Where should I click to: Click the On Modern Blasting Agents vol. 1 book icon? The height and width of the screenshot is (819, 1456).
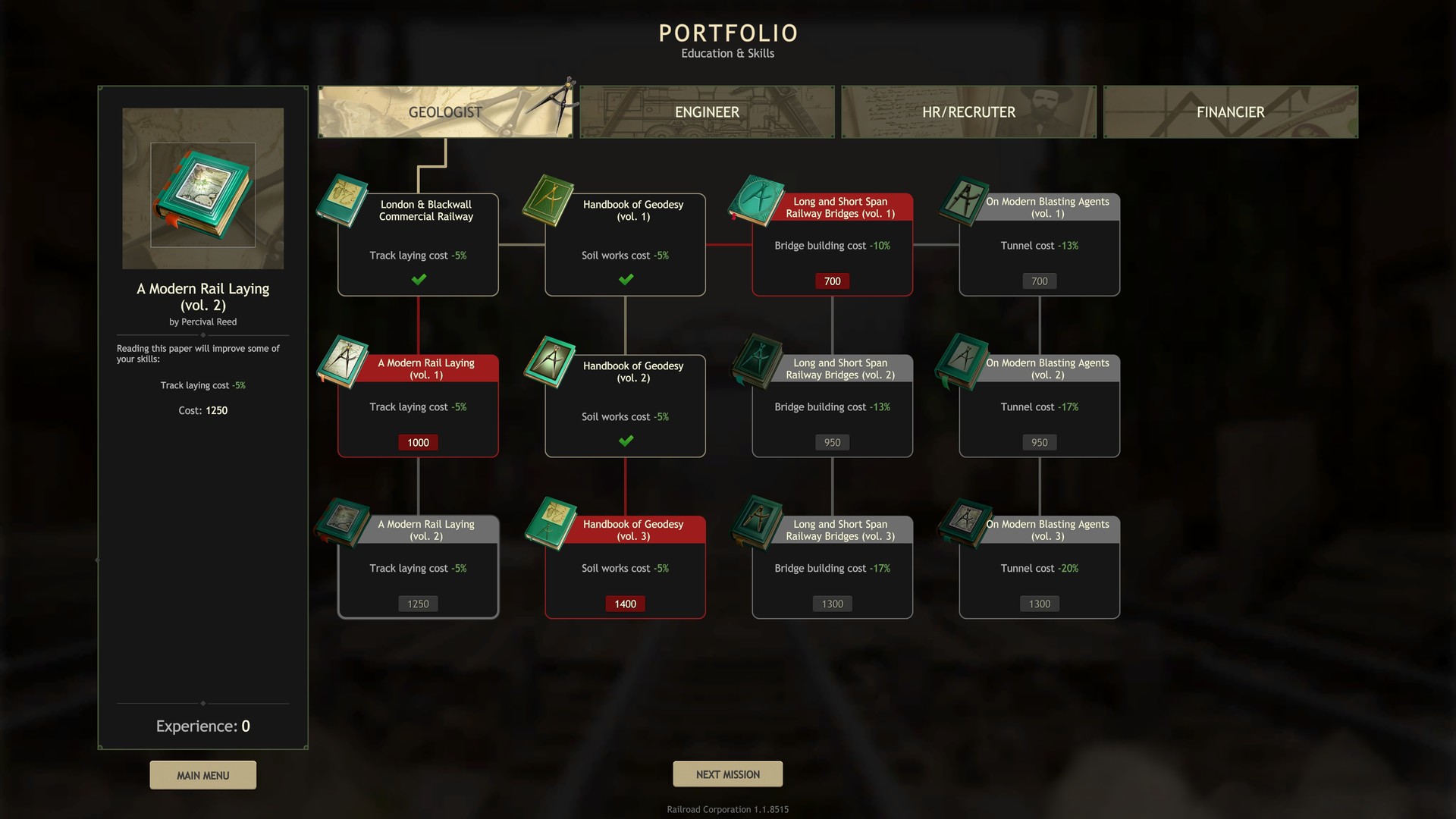point(963,201)
